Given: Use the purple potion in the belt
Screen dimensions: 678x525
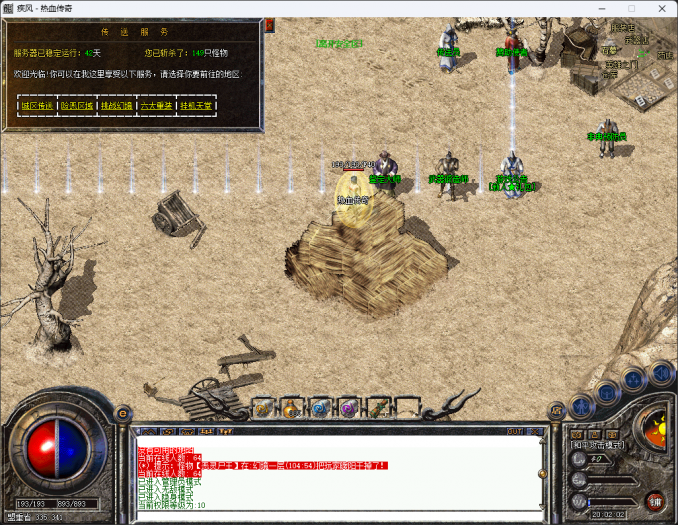Looking at the screenshot, I should (348, 408).
